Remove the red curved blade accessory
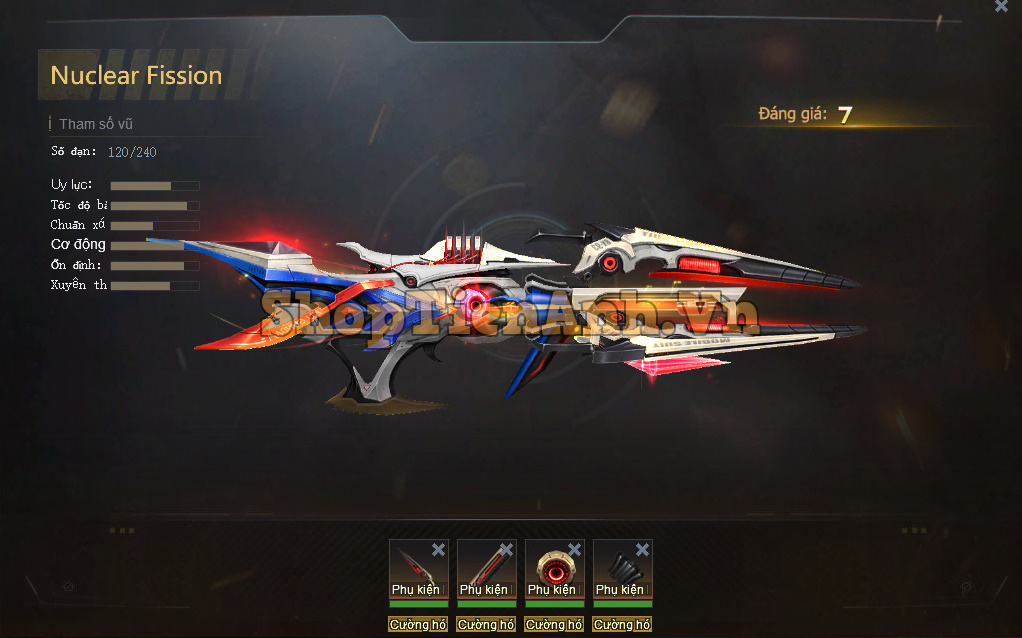The height and width of the screenshot is (638, 1022). pyautogui.click(x=438, y=549)
